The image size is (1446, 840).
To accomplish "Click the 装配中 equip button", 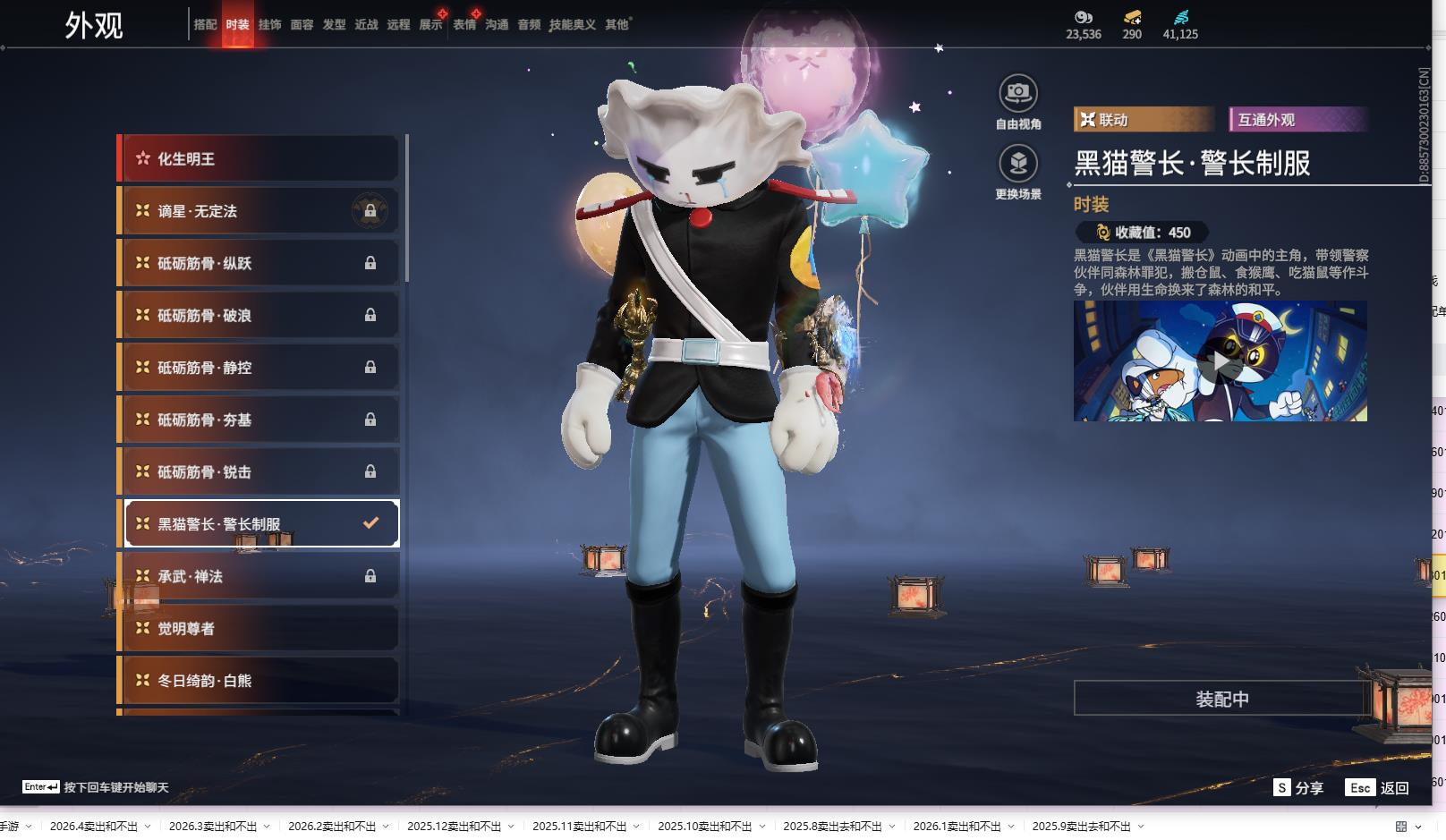I will 1221,699.
